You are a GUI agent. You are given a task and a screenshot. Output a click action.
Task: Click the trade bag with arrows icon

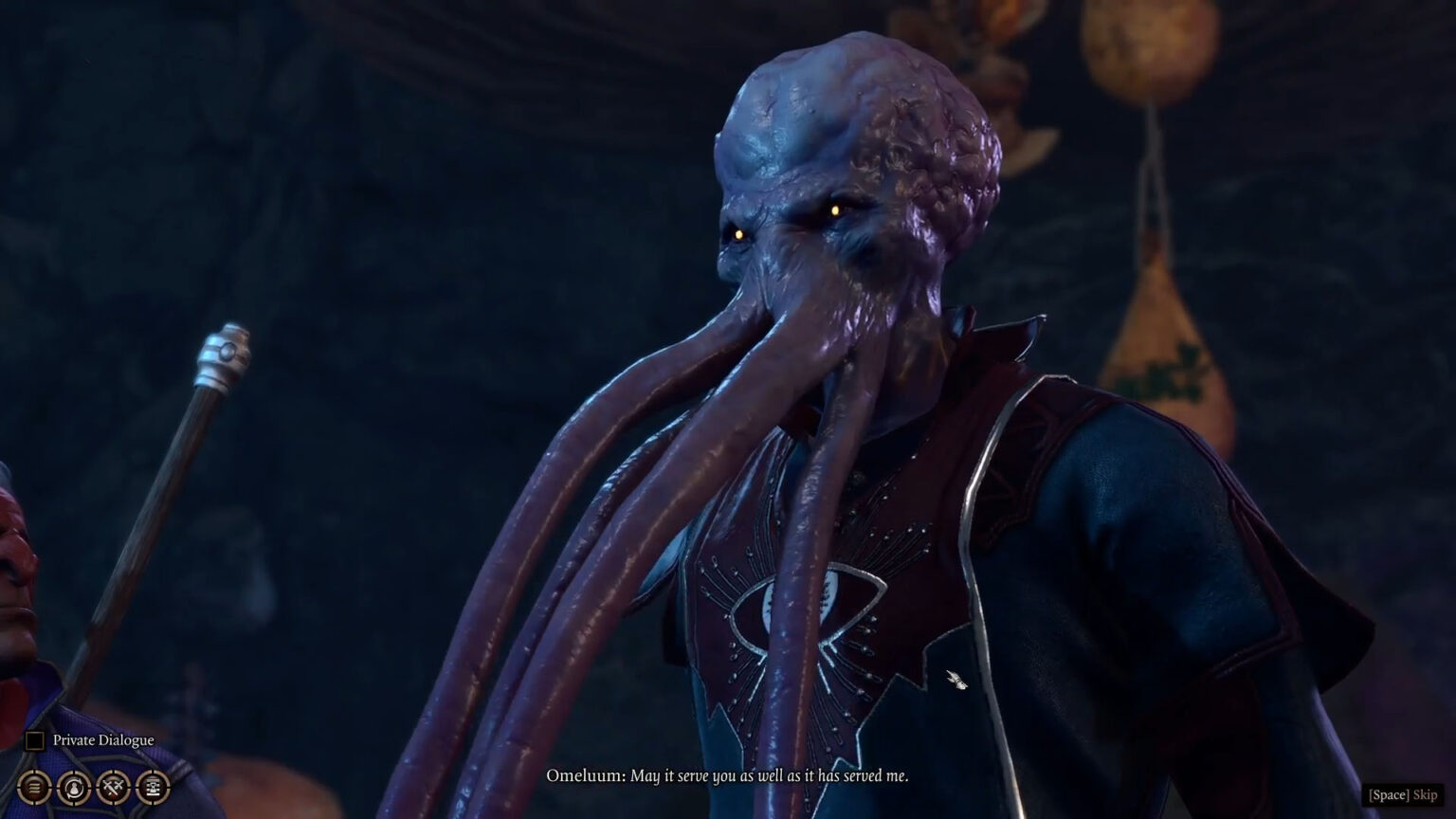pyautogui.click(x=74, y=786)
